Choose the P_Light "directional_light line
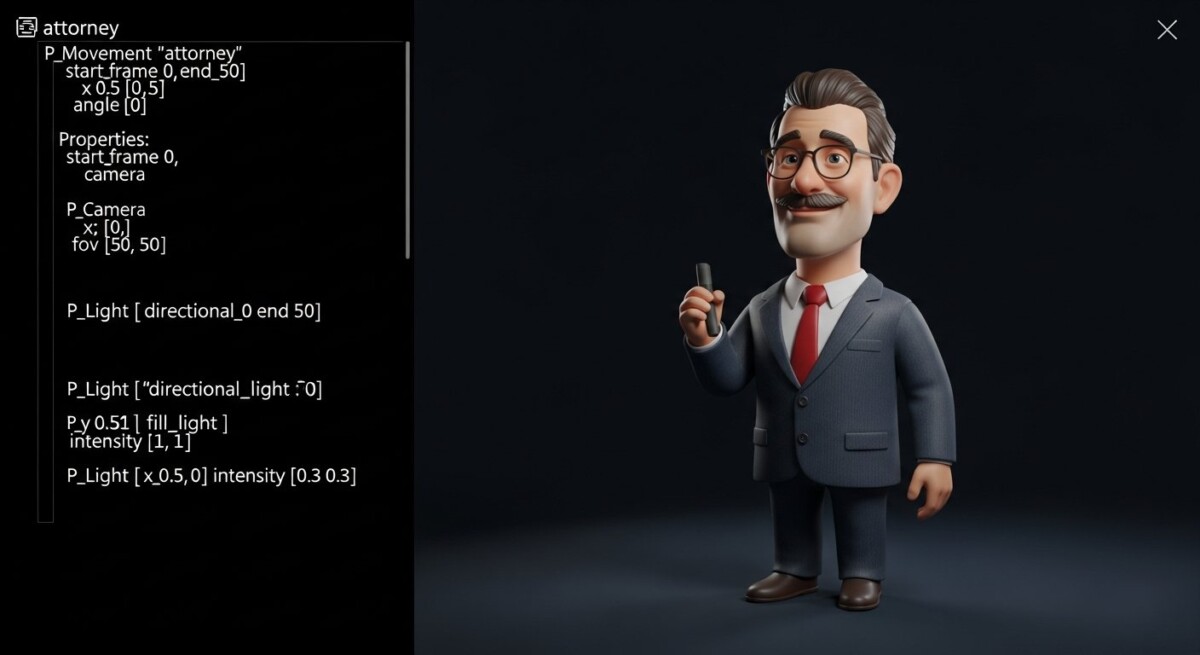1200x655 pixels. [194, 389]
